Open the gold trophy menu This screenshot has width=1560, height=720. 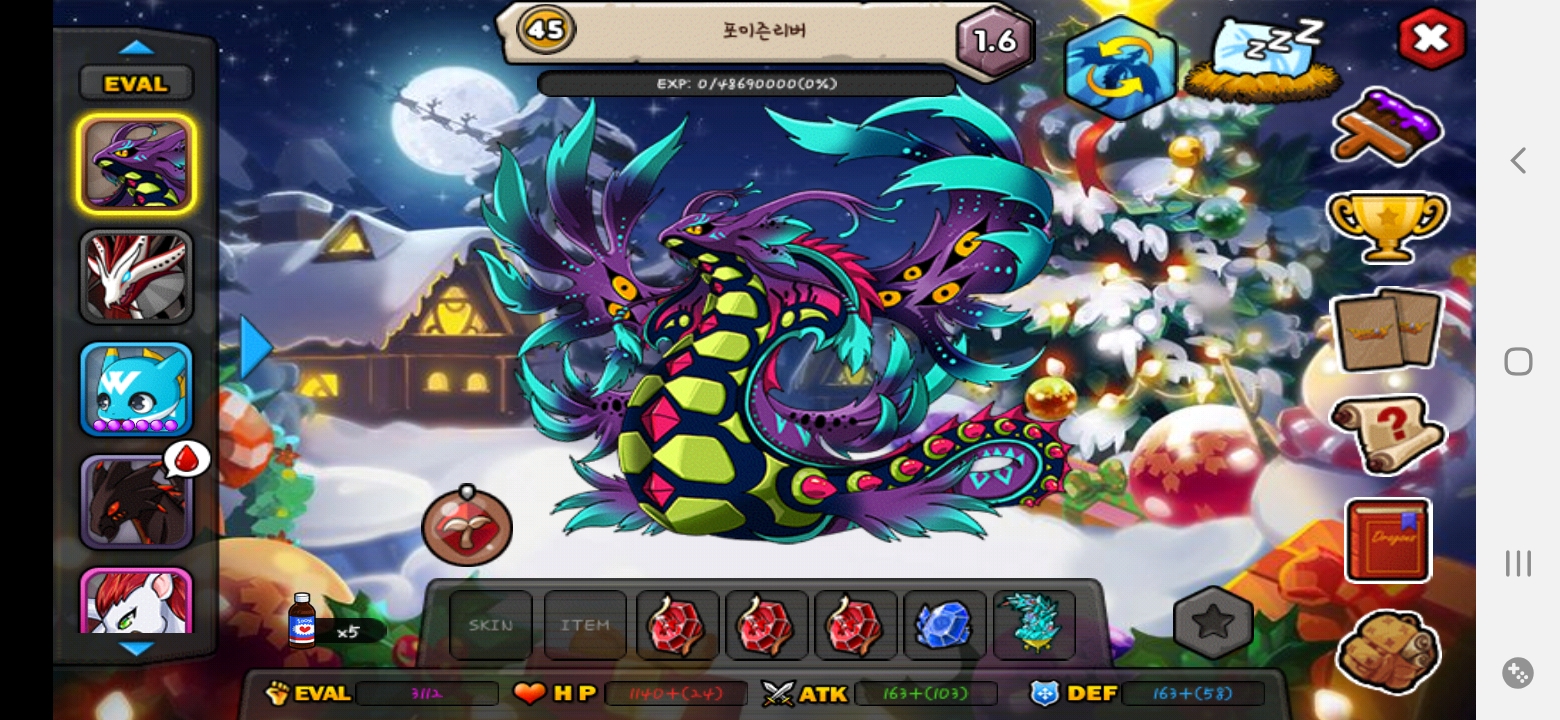tap(1387, 227)
